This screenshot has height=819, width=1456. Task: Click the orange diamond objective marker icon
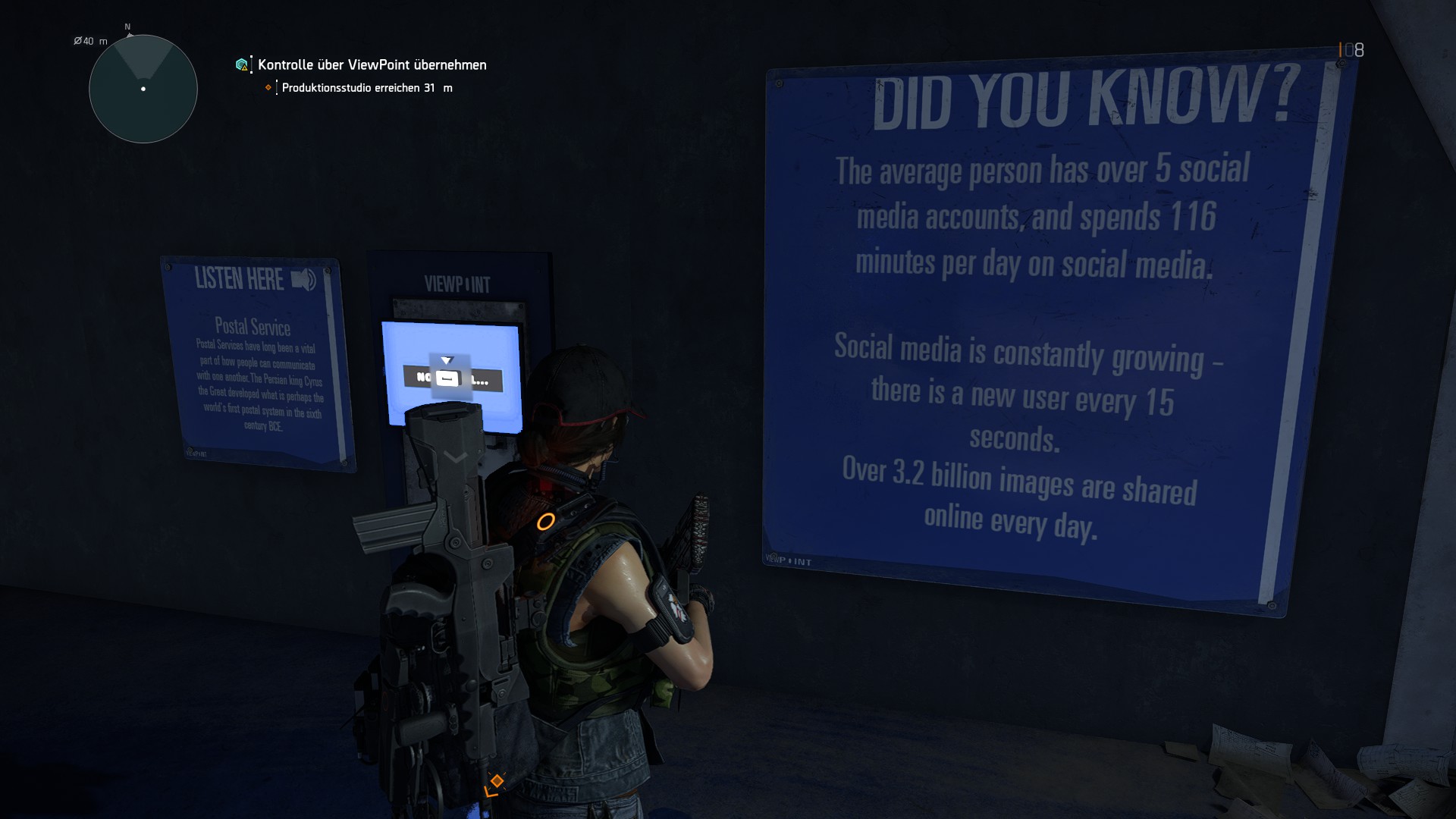(267, 88)
